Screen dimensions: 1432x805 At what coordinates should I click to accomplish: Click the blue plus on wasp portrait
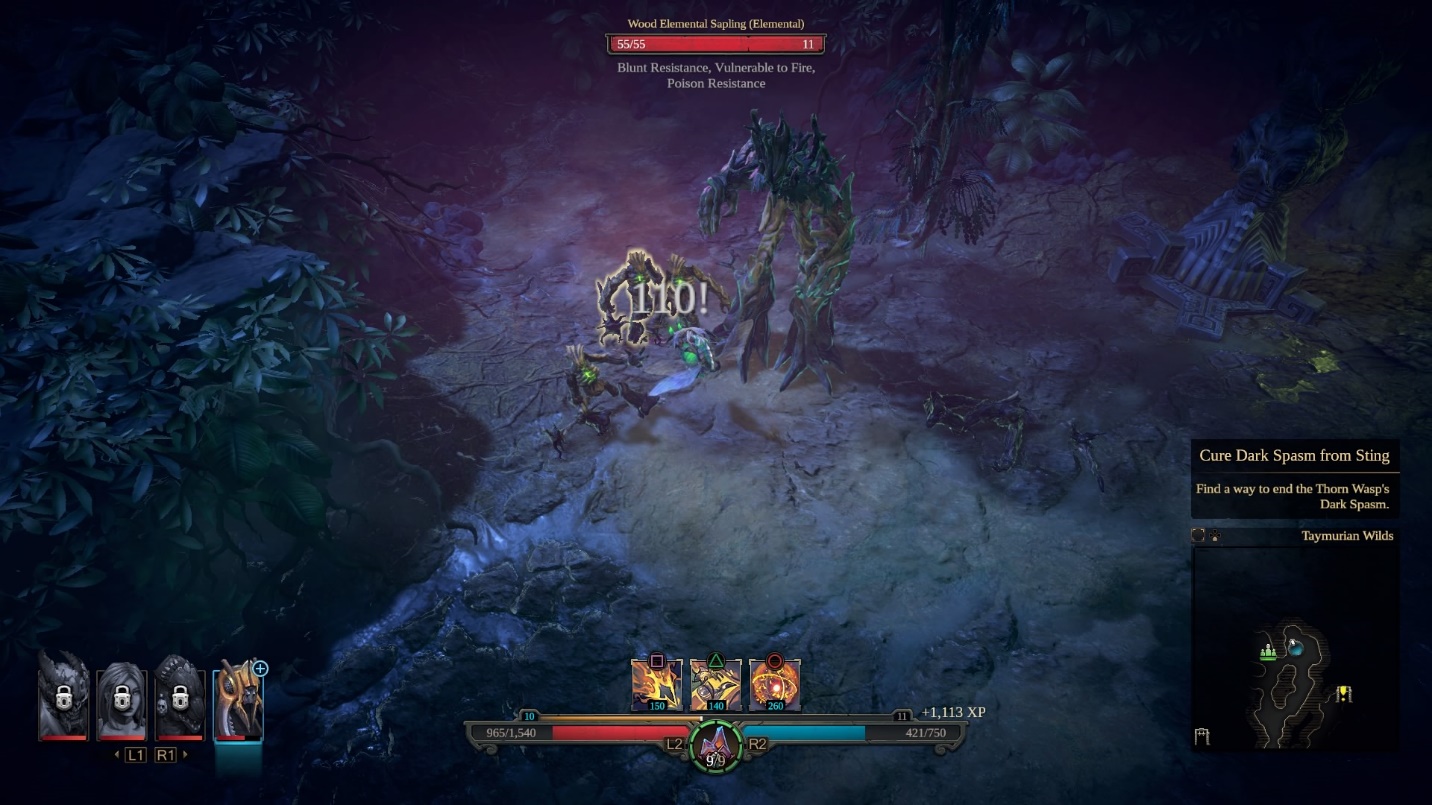260,668
